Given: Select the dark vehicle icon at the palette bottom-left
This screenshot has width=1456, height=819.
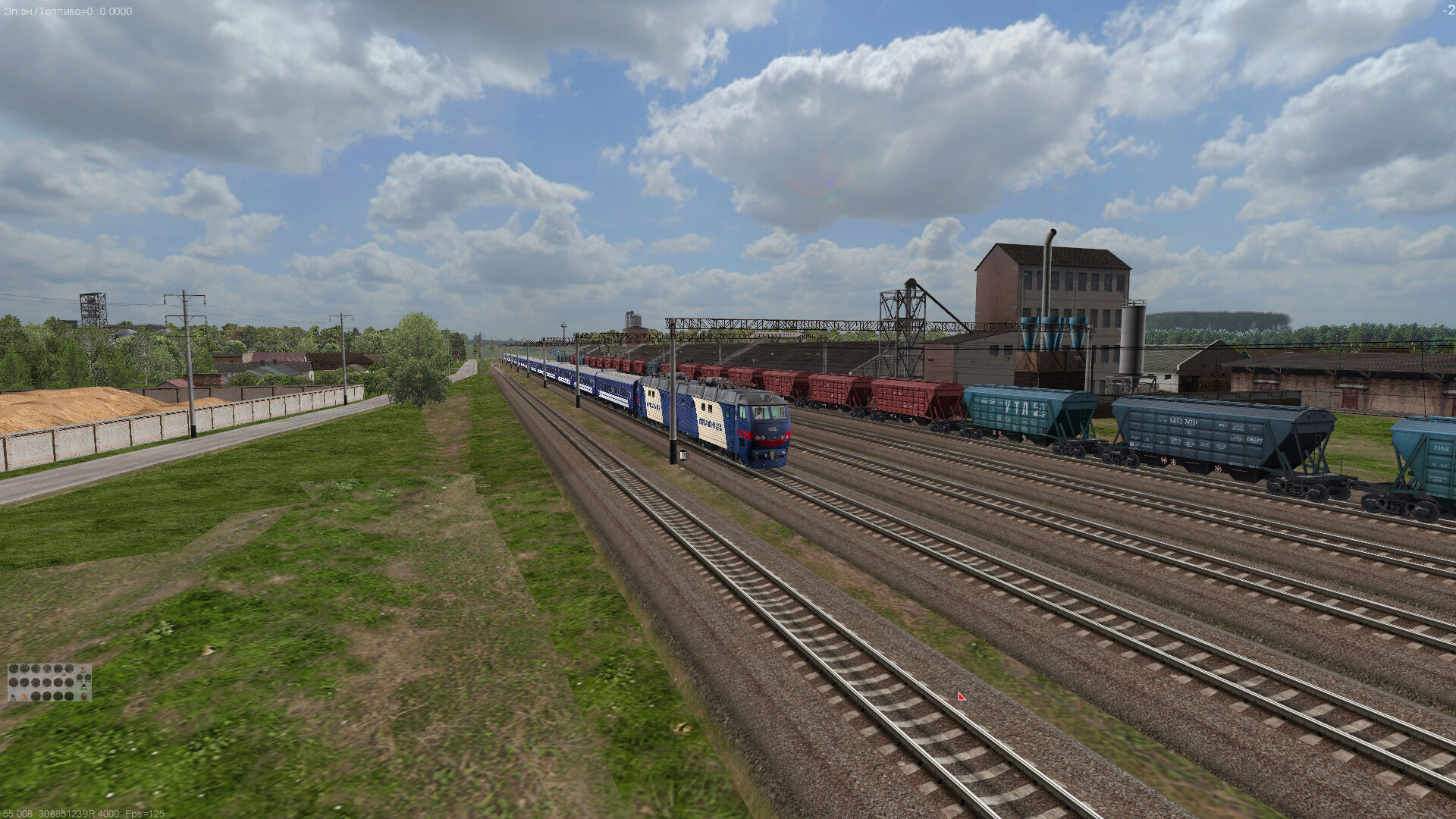Looking at the screenshot, I should (13, 697).
